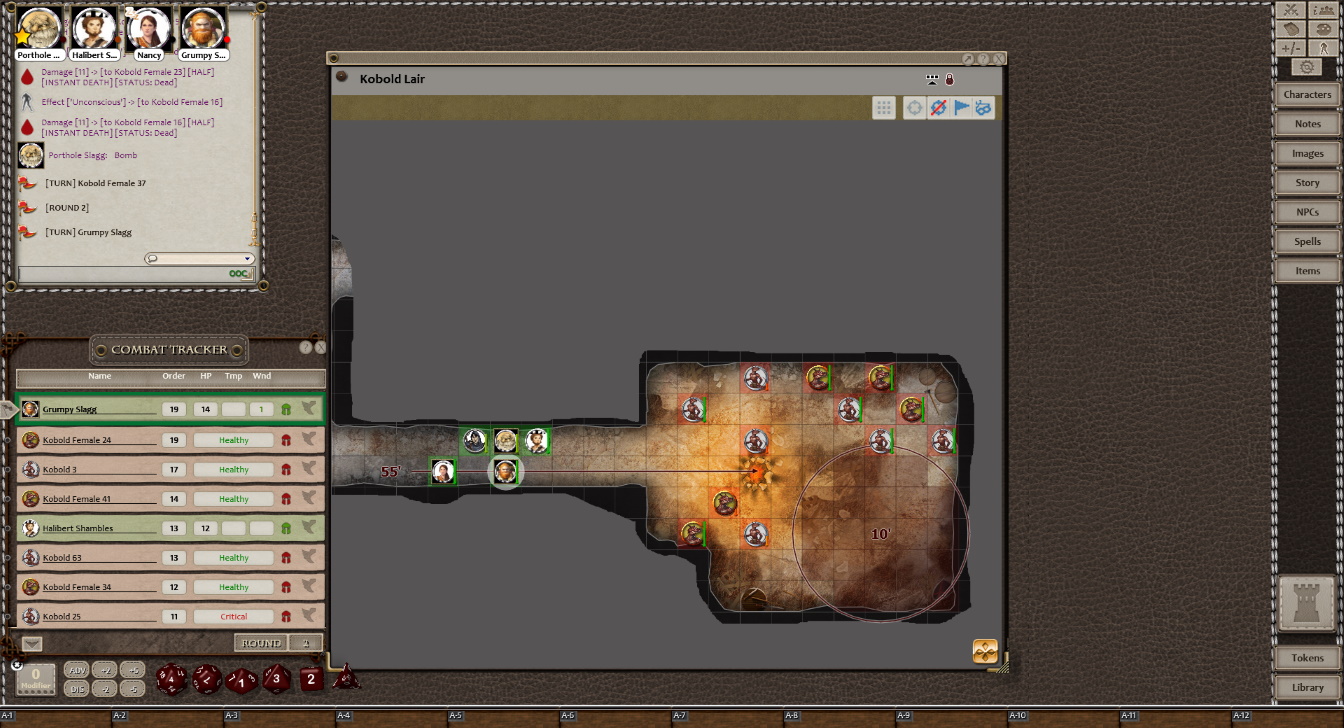The height and width of the screenshot is (728, 1344).
Task: Open the Combat Tracker crossed-swords icon
Action: (x=1290, y=11)
